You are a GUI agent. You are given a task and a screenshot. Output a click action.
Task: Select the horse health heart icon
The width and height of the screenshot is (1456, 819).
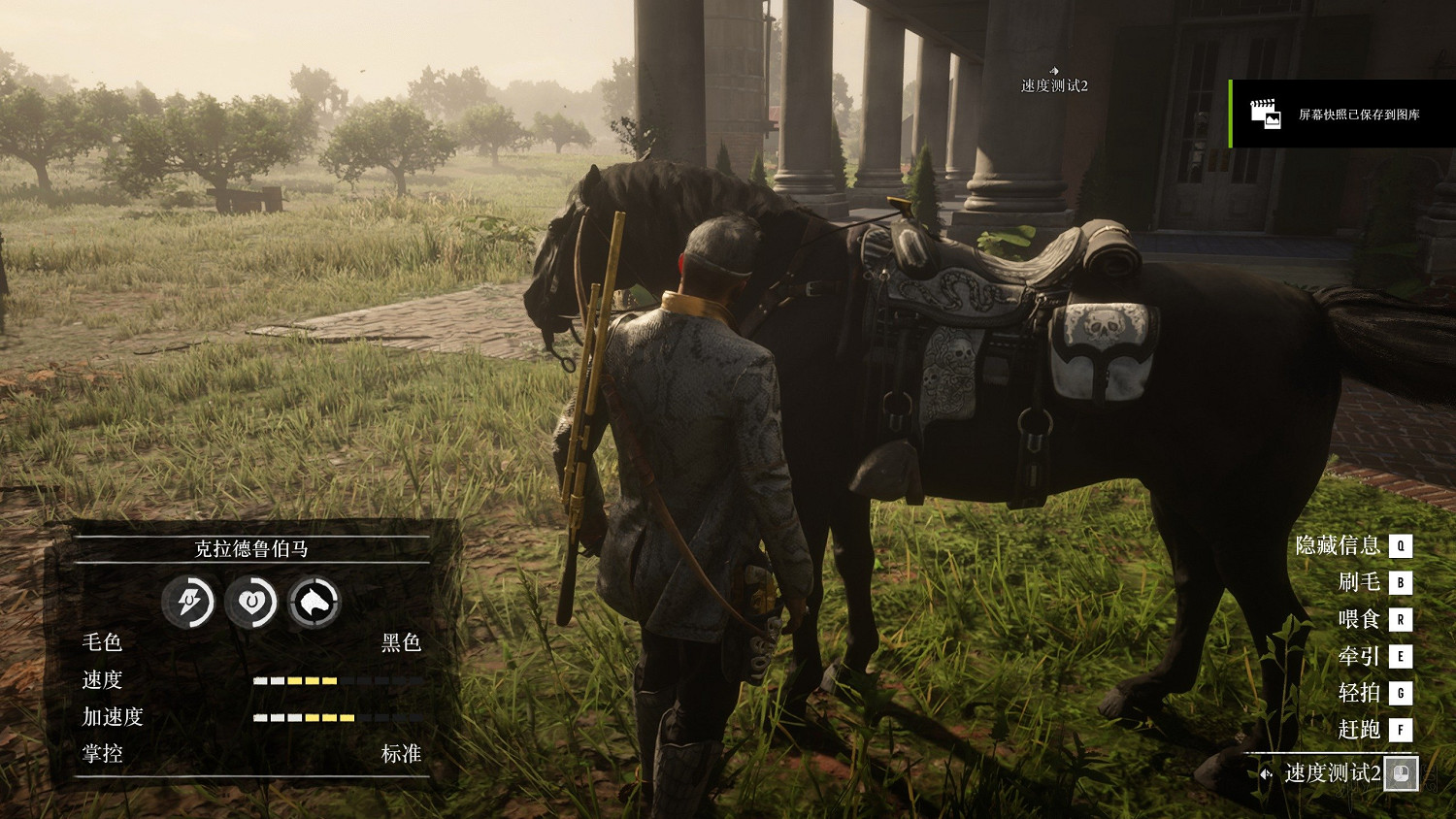[251, 603]
